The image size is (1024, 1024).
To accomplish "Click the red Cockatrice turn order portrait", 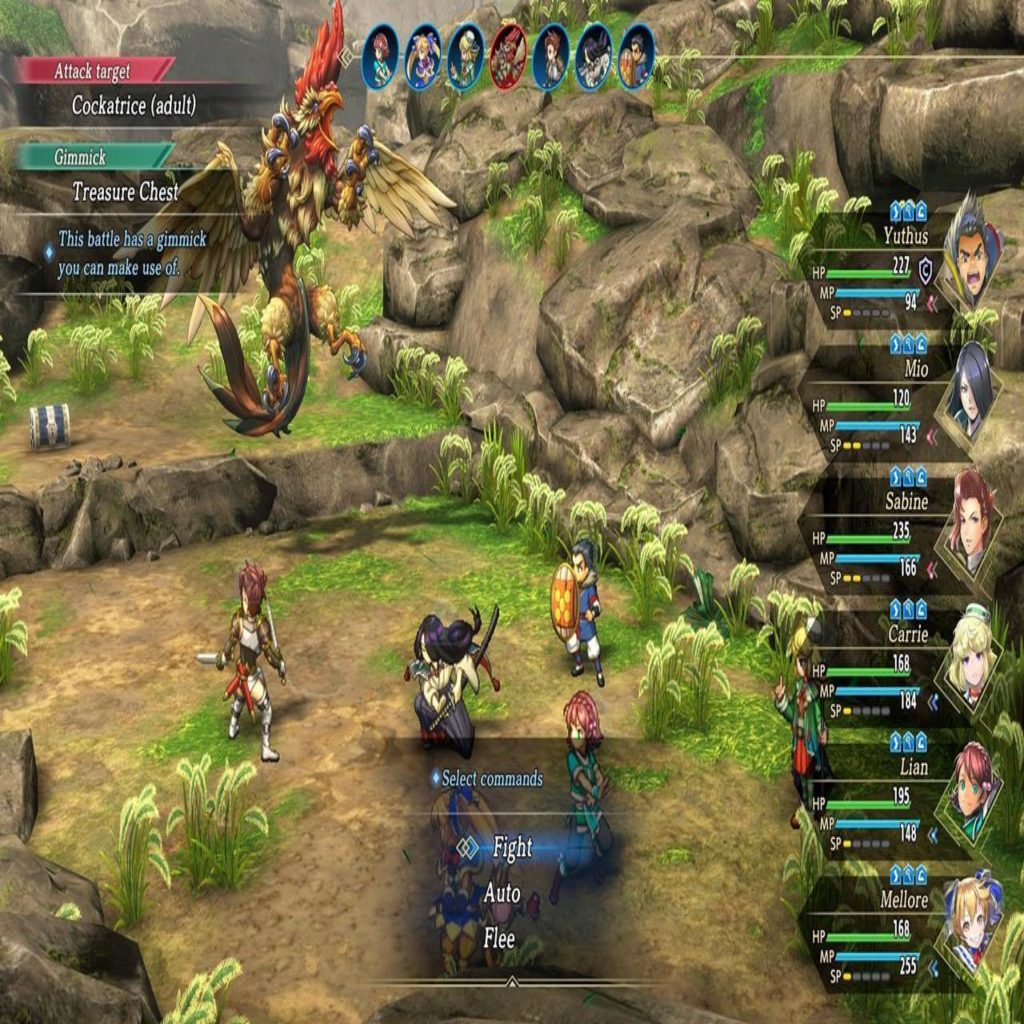I will pos(508,57).
